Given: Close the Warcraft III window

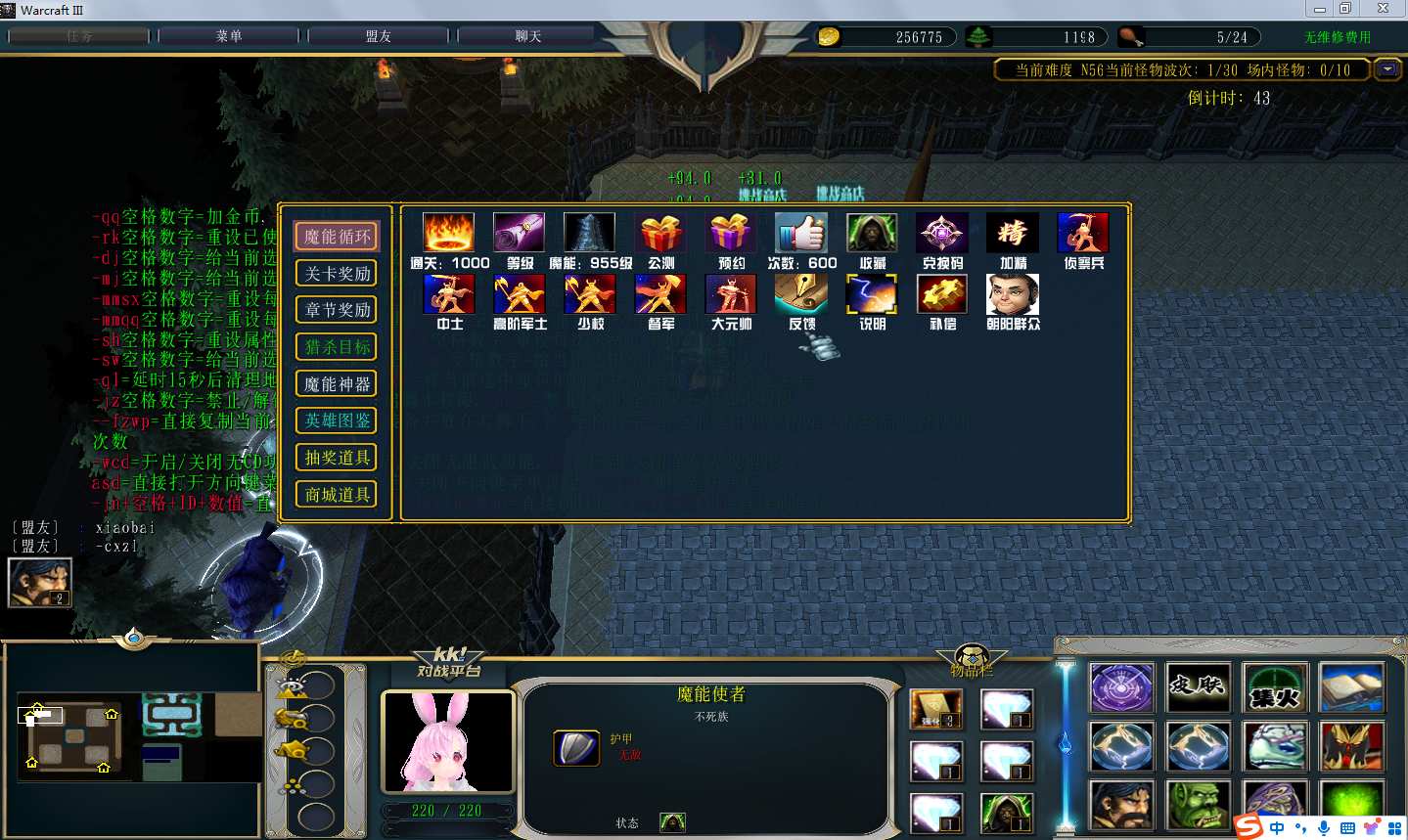Looking at the screenshot, I should 1383,9.
